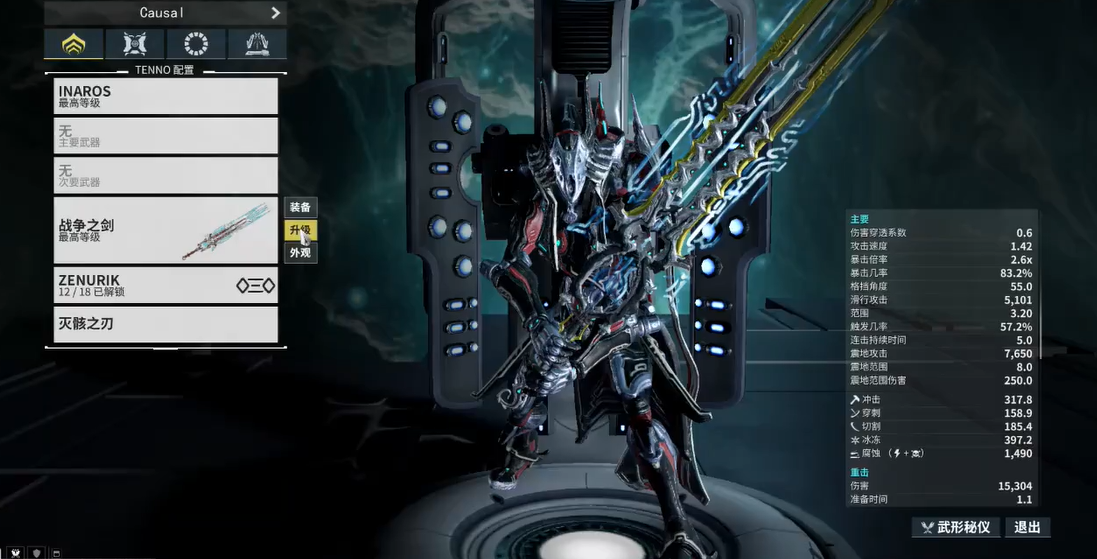Open the winged vehicle tab
This screenshot has width=1097, height=559.
tap(256, 44)
